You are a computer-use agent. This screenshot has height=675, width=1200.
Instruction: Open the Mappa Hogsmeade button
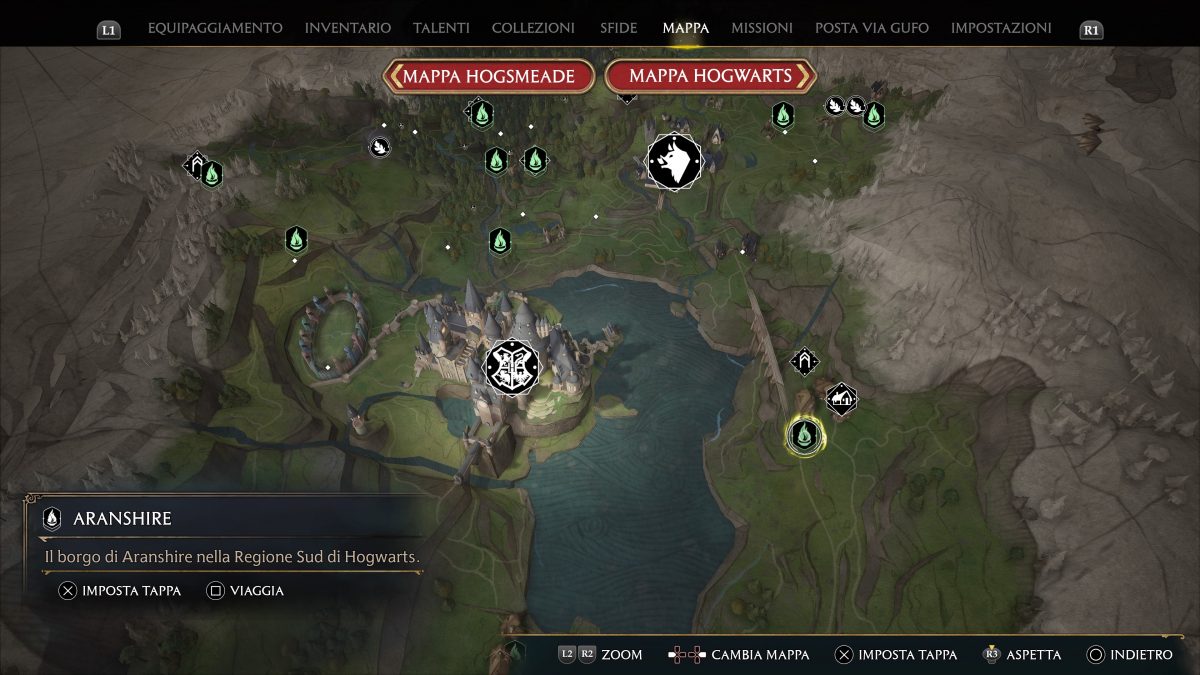click(489, 76)
